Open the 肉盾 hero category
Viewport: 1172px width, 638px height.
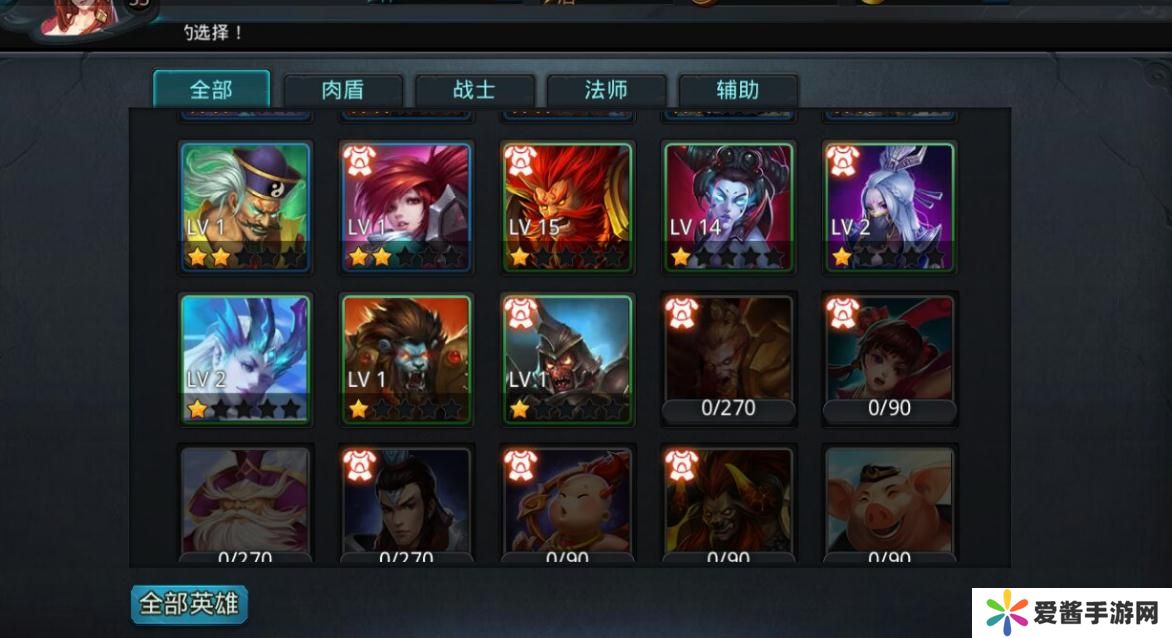click(343, 91)
